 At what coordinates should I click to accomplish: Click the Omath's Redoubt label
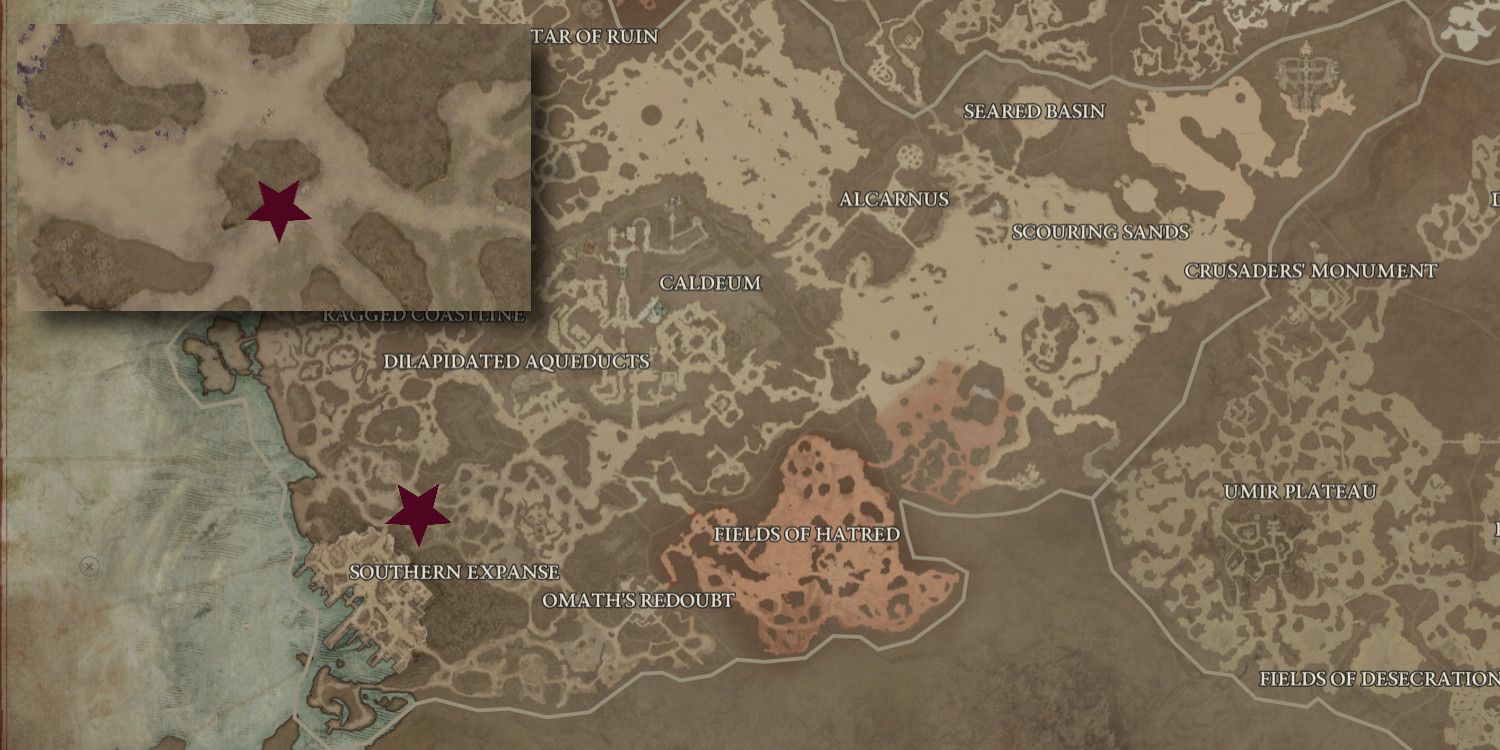[x=637, y=601]
